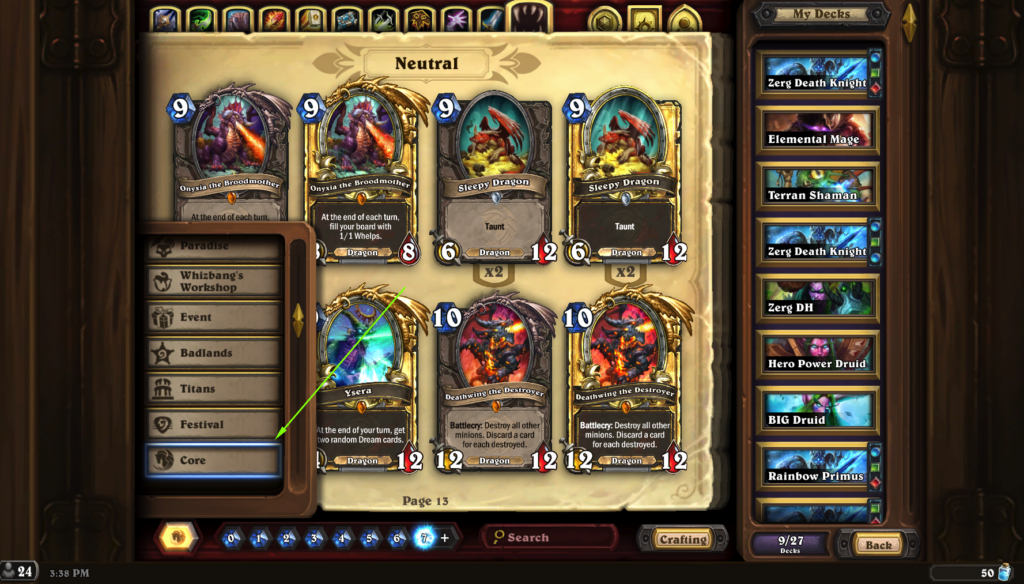Toggle the 7+ mana cost filter
This screenshot has height=584, width=1024.
click(x=423, y=538)
